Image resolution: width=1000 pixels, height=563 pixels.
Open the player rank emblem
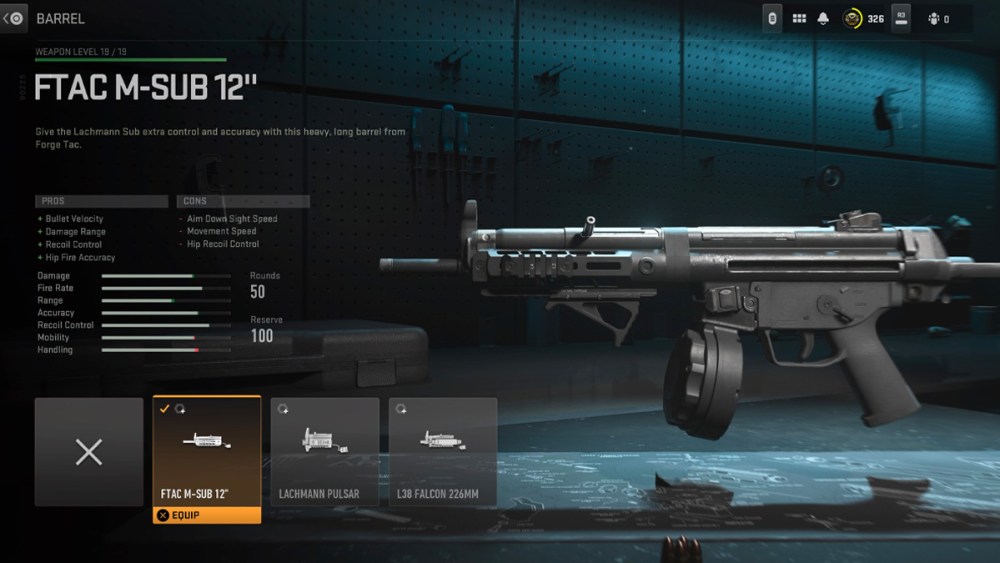pyautogui.click(x=852, y=18)
